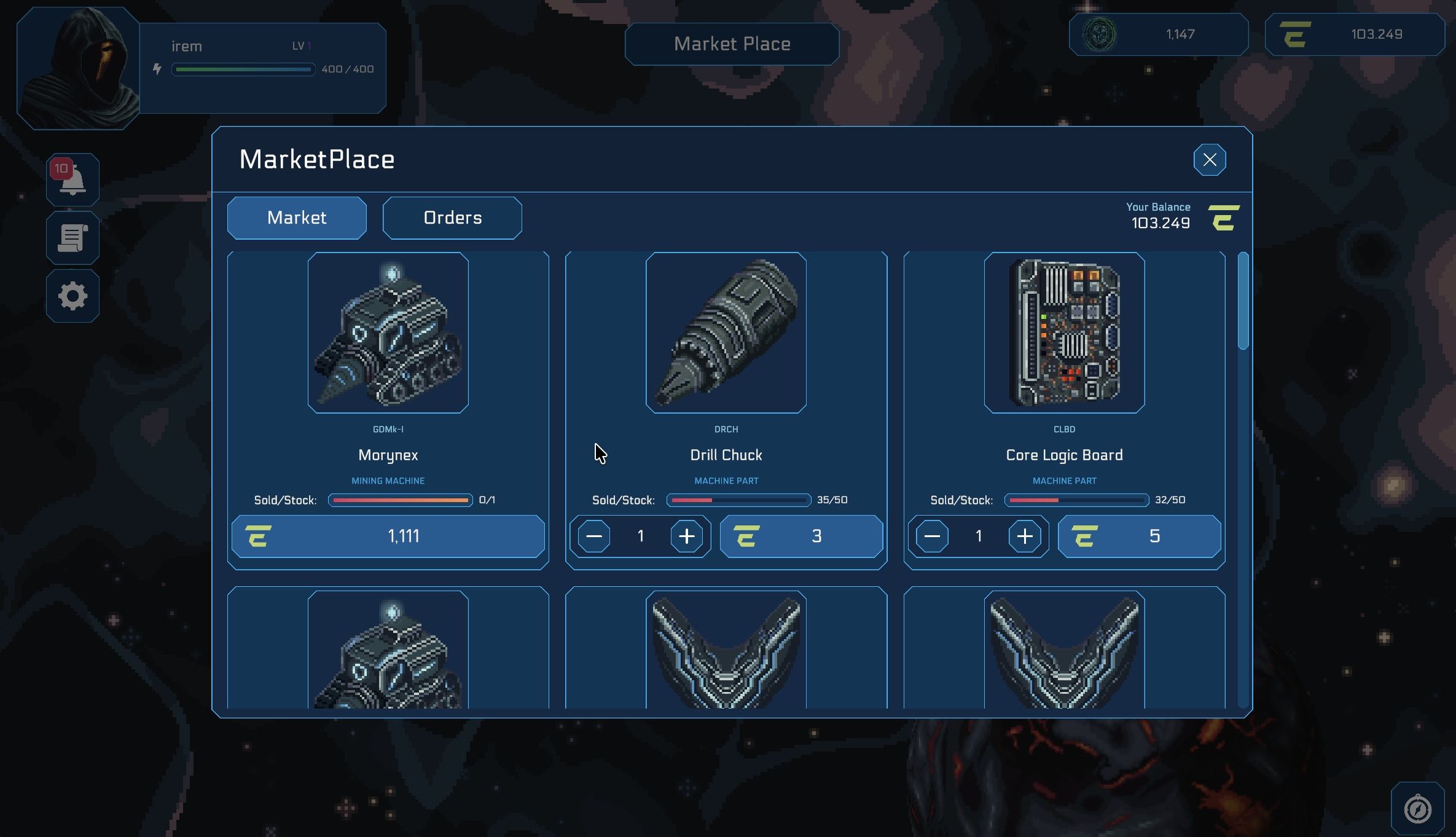View the Core Logic Board image

coord(1064,332)
